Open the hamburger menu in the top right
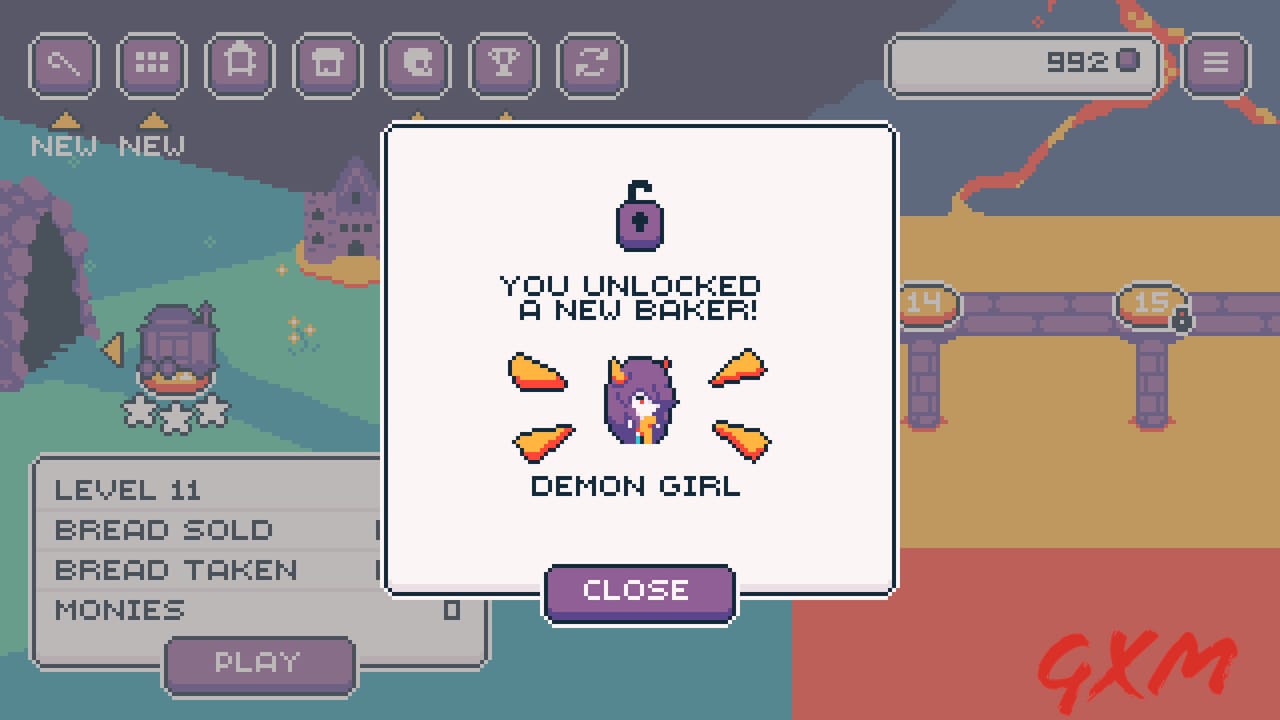Image resolution: width=1280 pixels, height=720 pixels. pos(1215,62)
